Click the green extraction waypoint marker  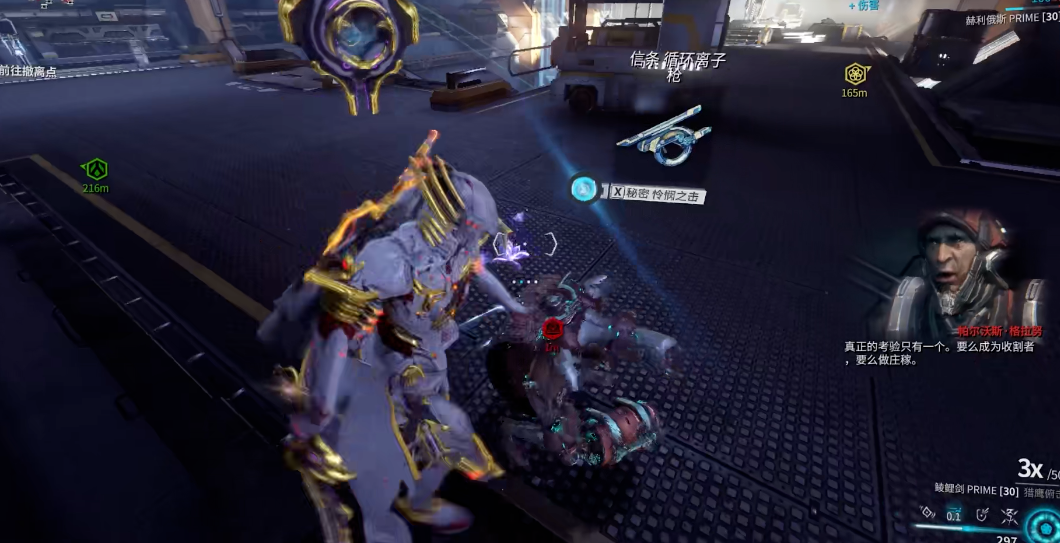point(95,169)
